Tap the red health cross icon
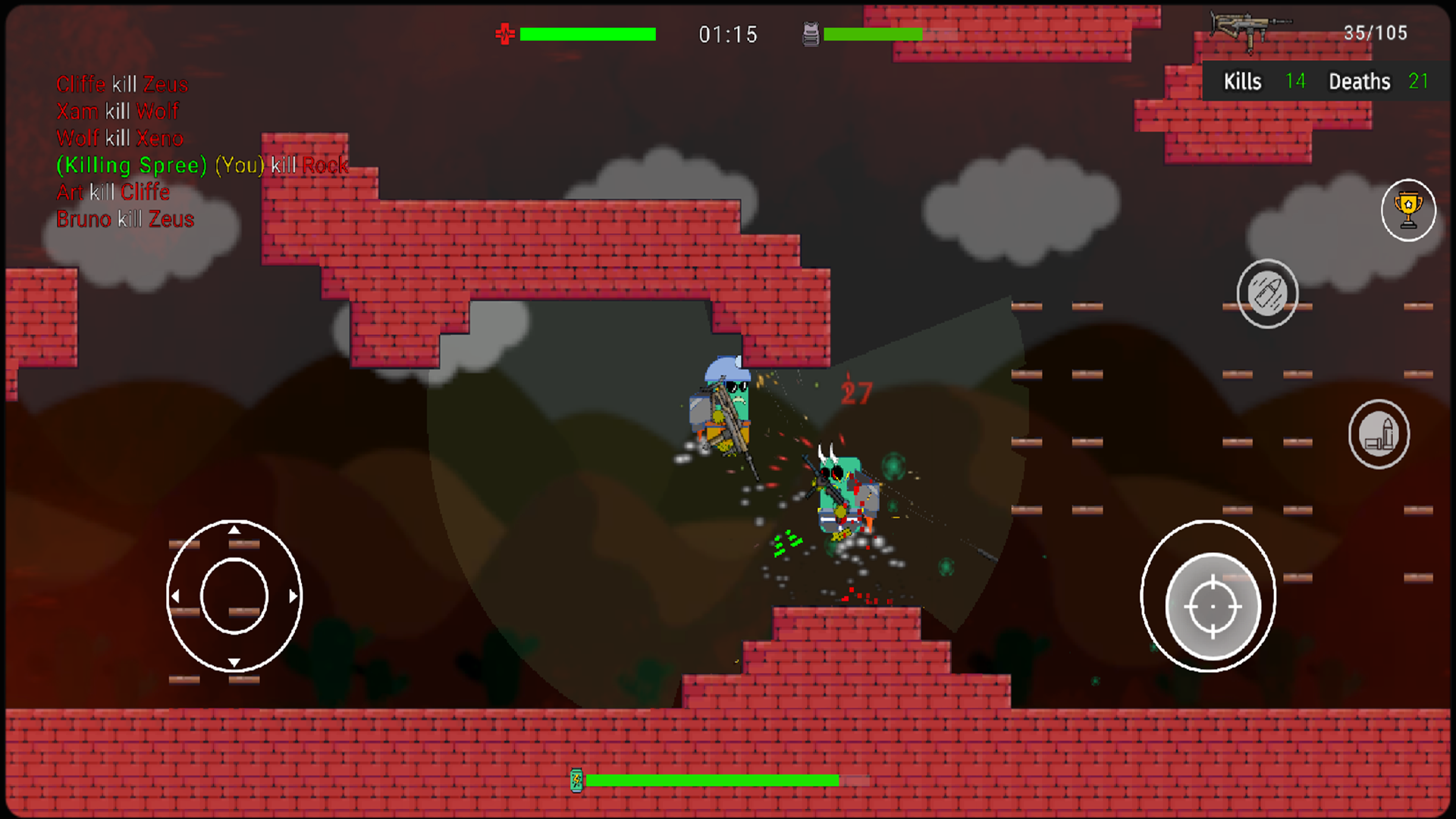Screen dimensions: 1456x819 click(x=504, y=33)
